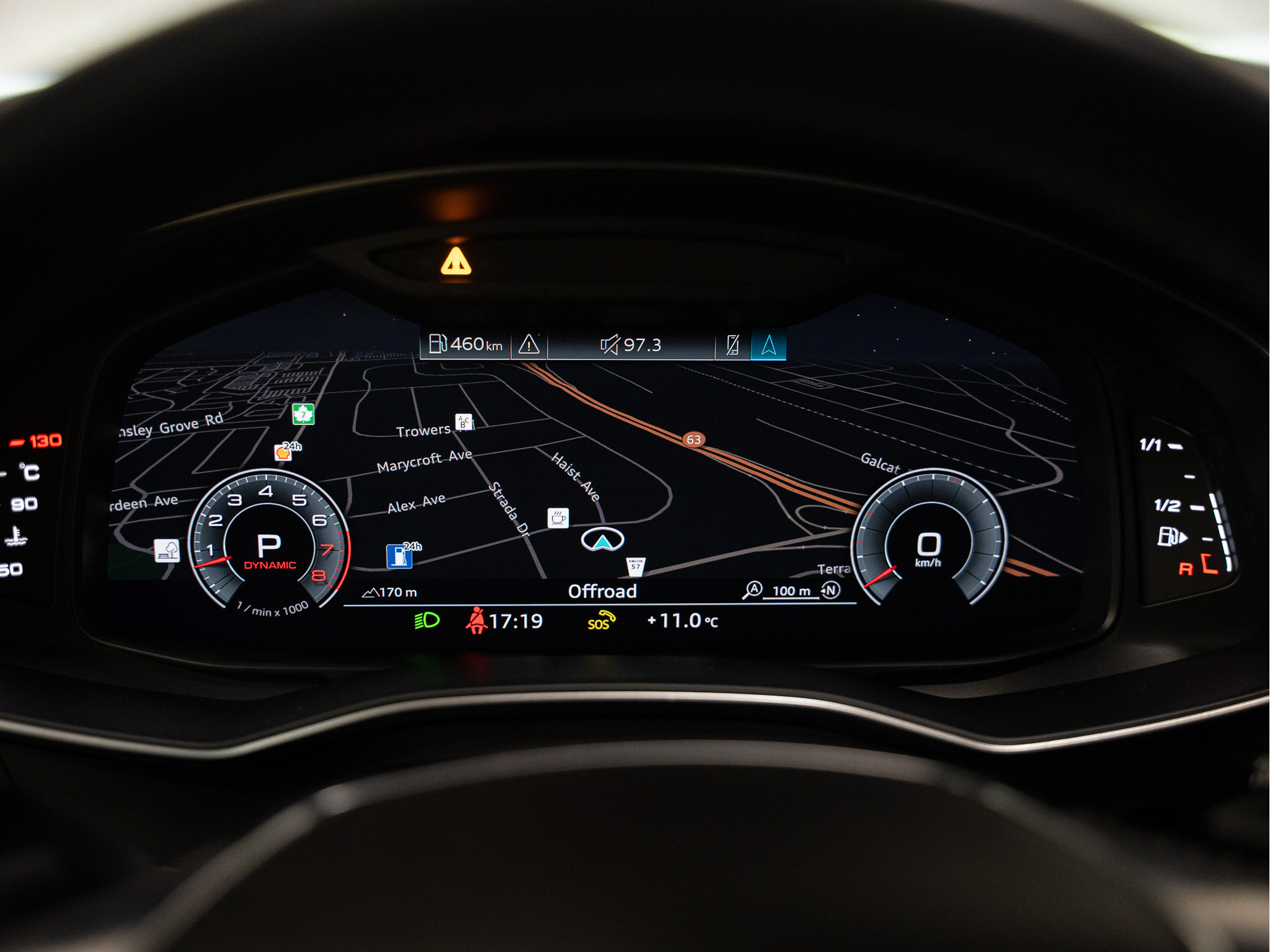Choose the blue 24h fuel station marker
The image size is (1270, 952).
399,556
